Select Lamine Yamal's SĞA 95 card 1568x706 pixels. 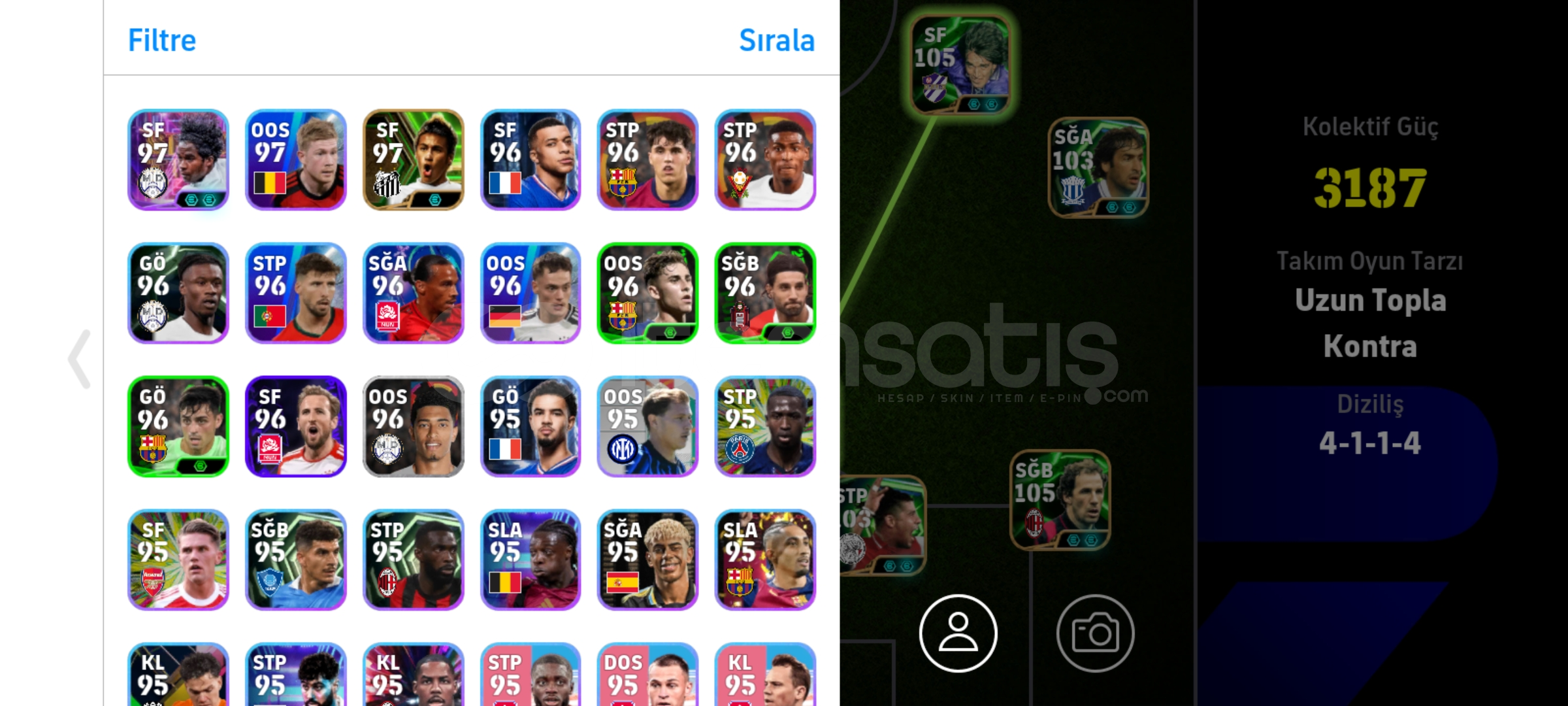point(649,560)
